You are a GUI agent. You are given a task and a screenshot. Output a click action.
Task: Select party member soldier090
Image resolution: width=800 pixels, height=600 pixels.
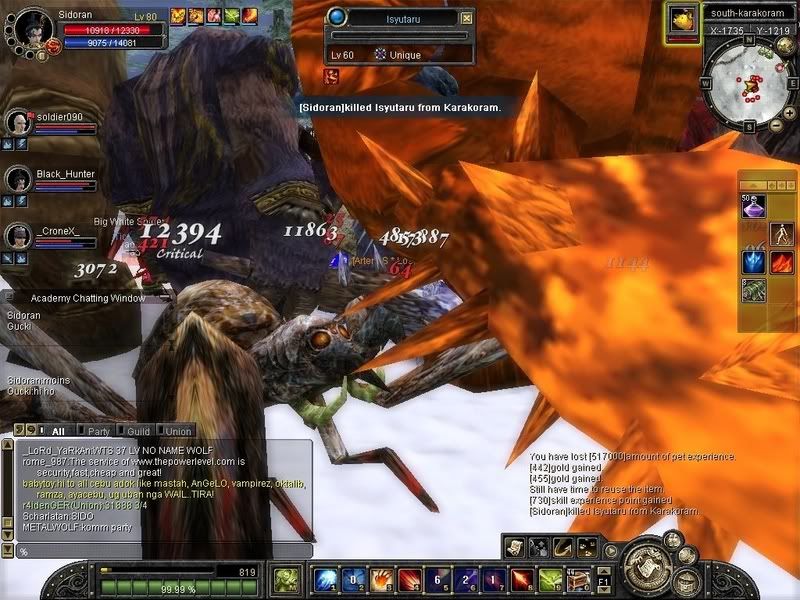pyautogui.click(x=18, y=122)
